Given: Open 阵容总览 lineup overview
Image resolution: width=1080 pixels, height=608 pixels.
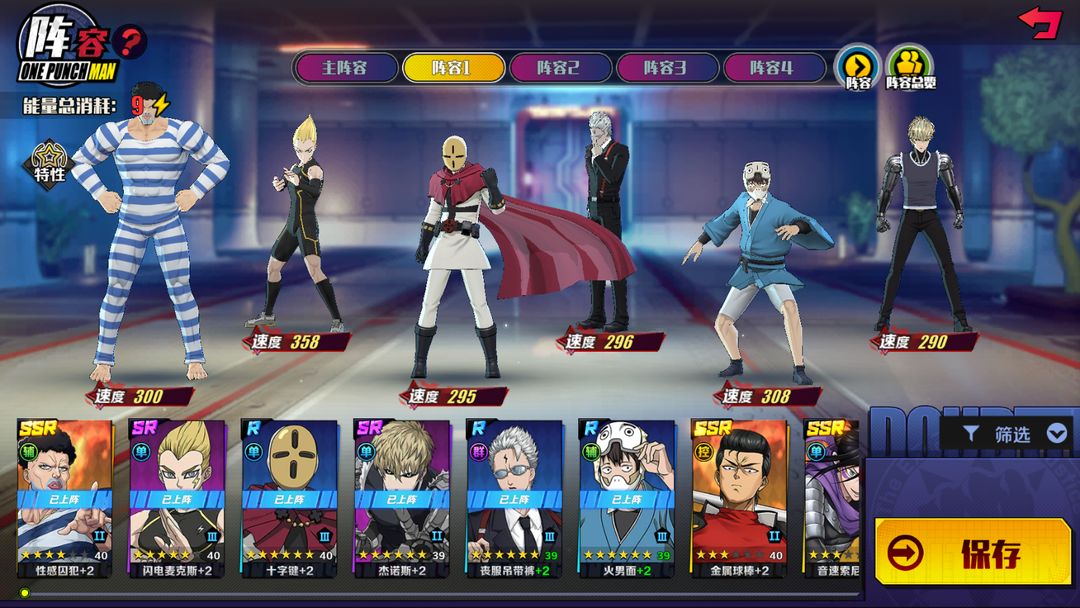Looking at the screenshot, I should [x=910, y=66].
